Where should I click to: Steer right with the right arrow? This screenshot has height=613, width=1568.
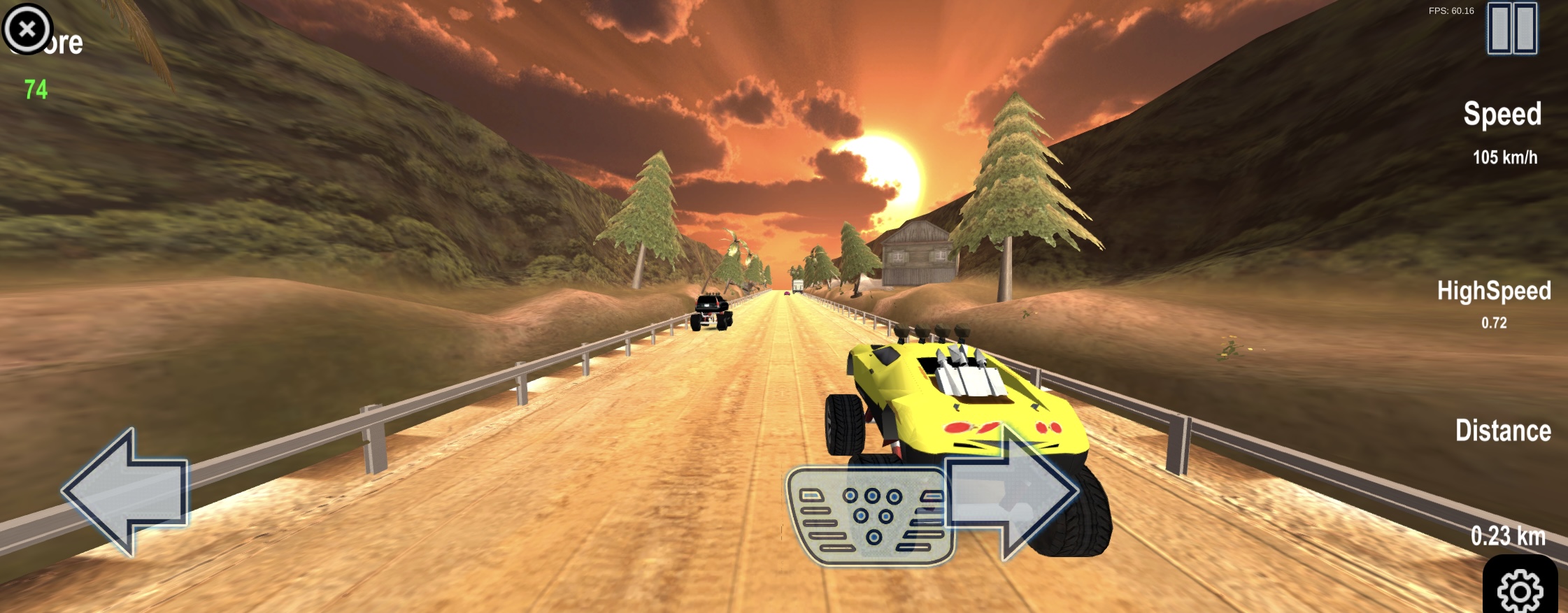(1011, 491)
